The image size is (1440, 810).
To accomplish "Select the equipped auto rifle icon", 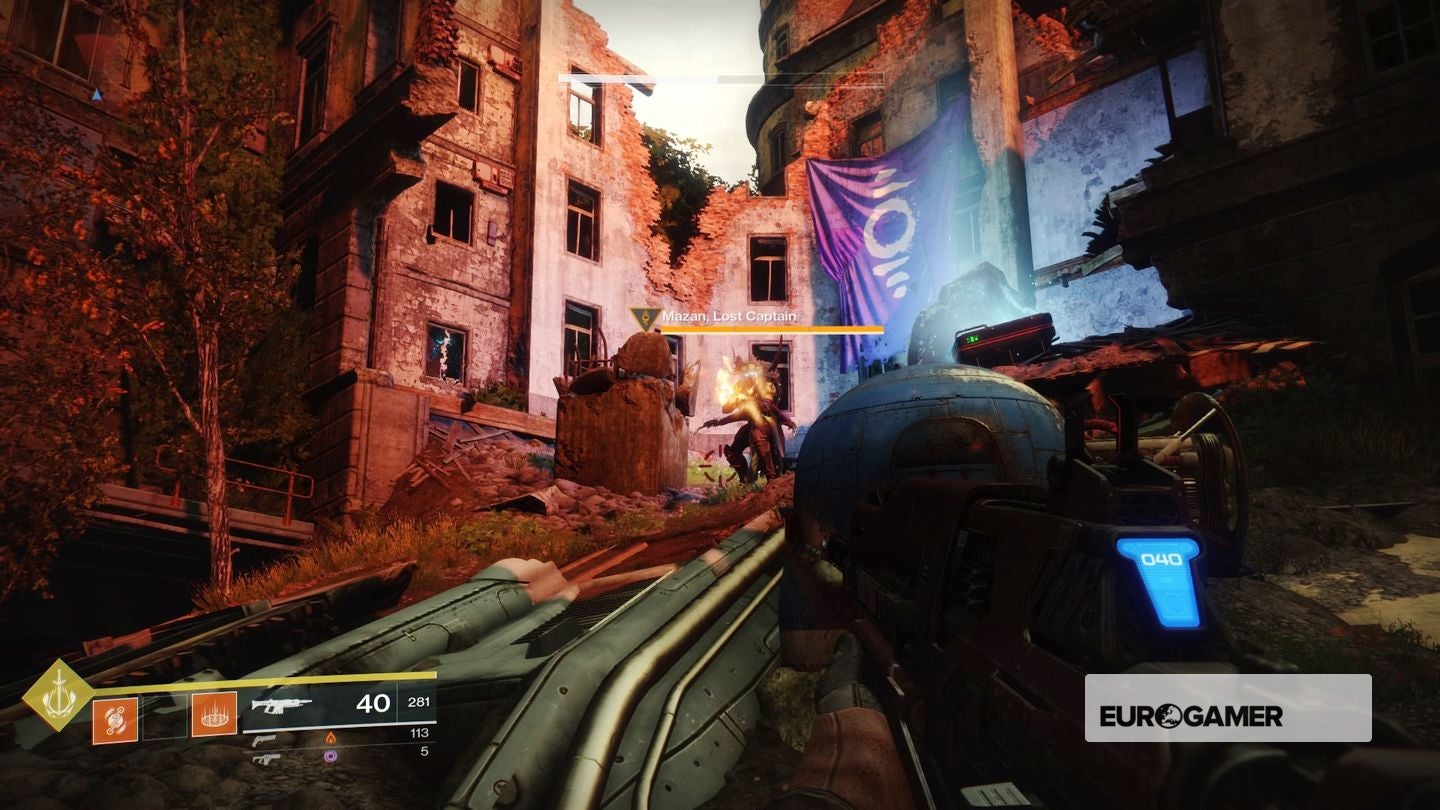I will [x=282, y=706].
